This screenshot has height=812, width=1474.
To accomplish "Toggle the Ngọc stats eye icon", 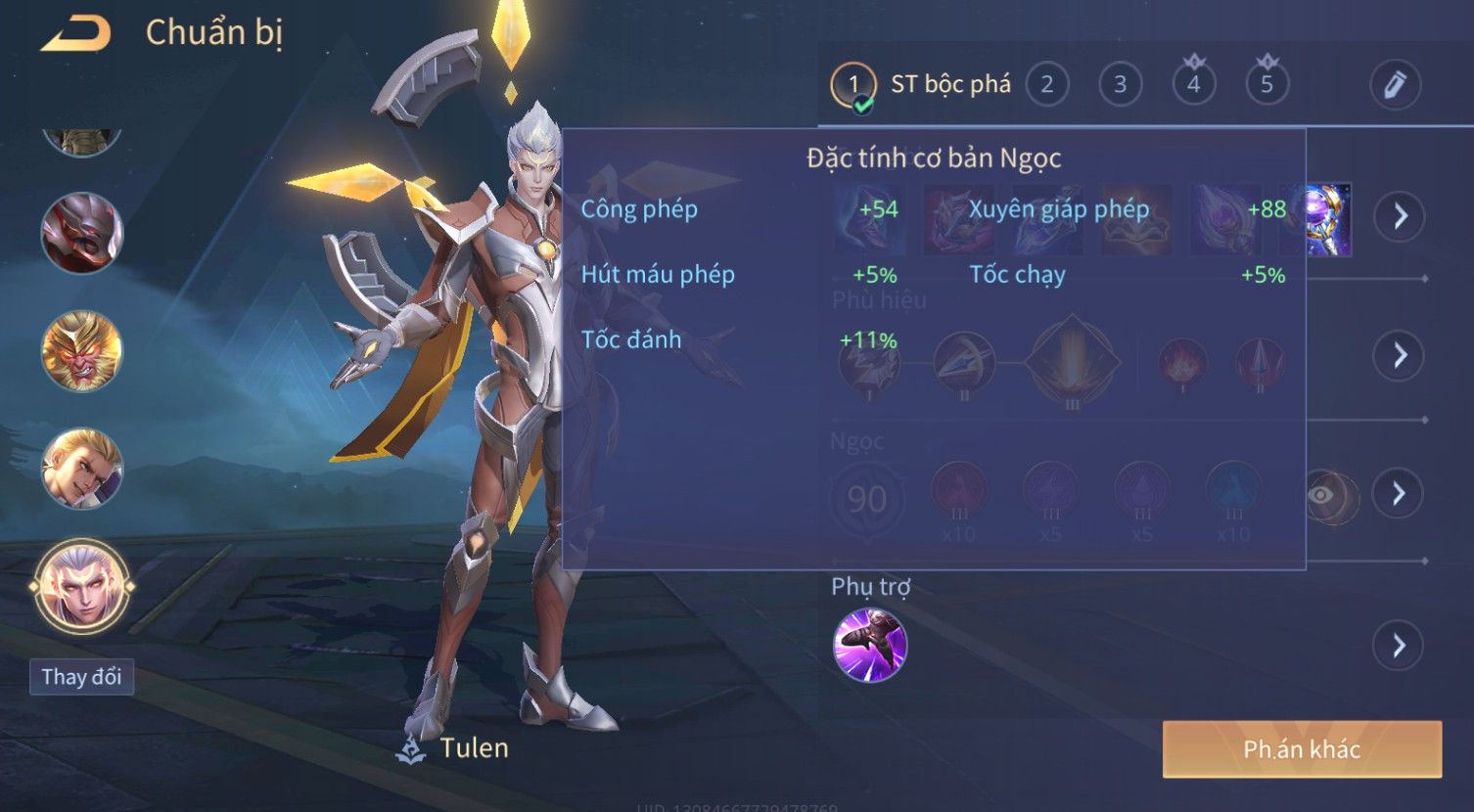I will [x=1321, y=495].
